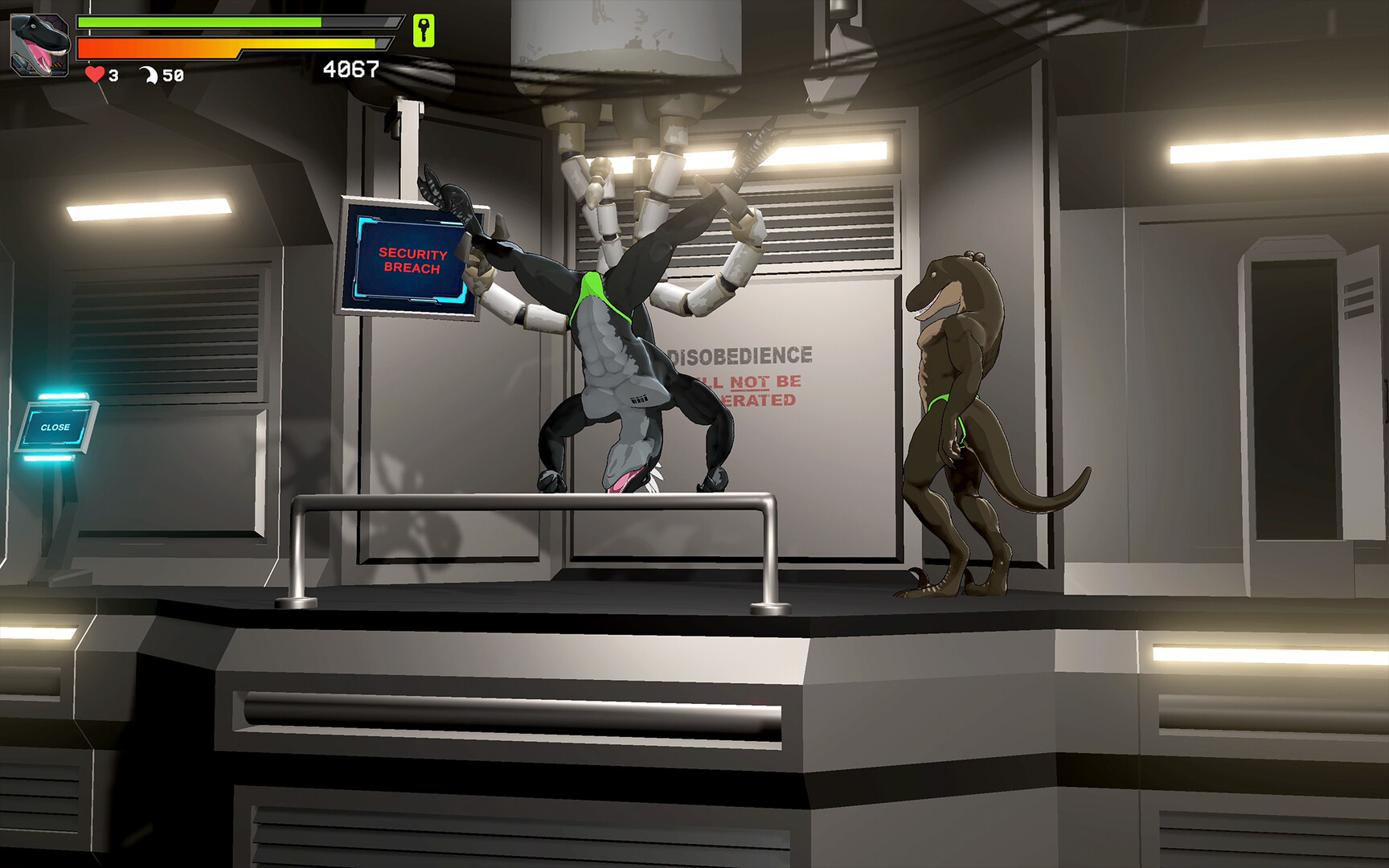The width and height of the screenshot is (1389, 868).
Task: Expand the DISOBEDIENCE notice poster
Action: (740, 374)
